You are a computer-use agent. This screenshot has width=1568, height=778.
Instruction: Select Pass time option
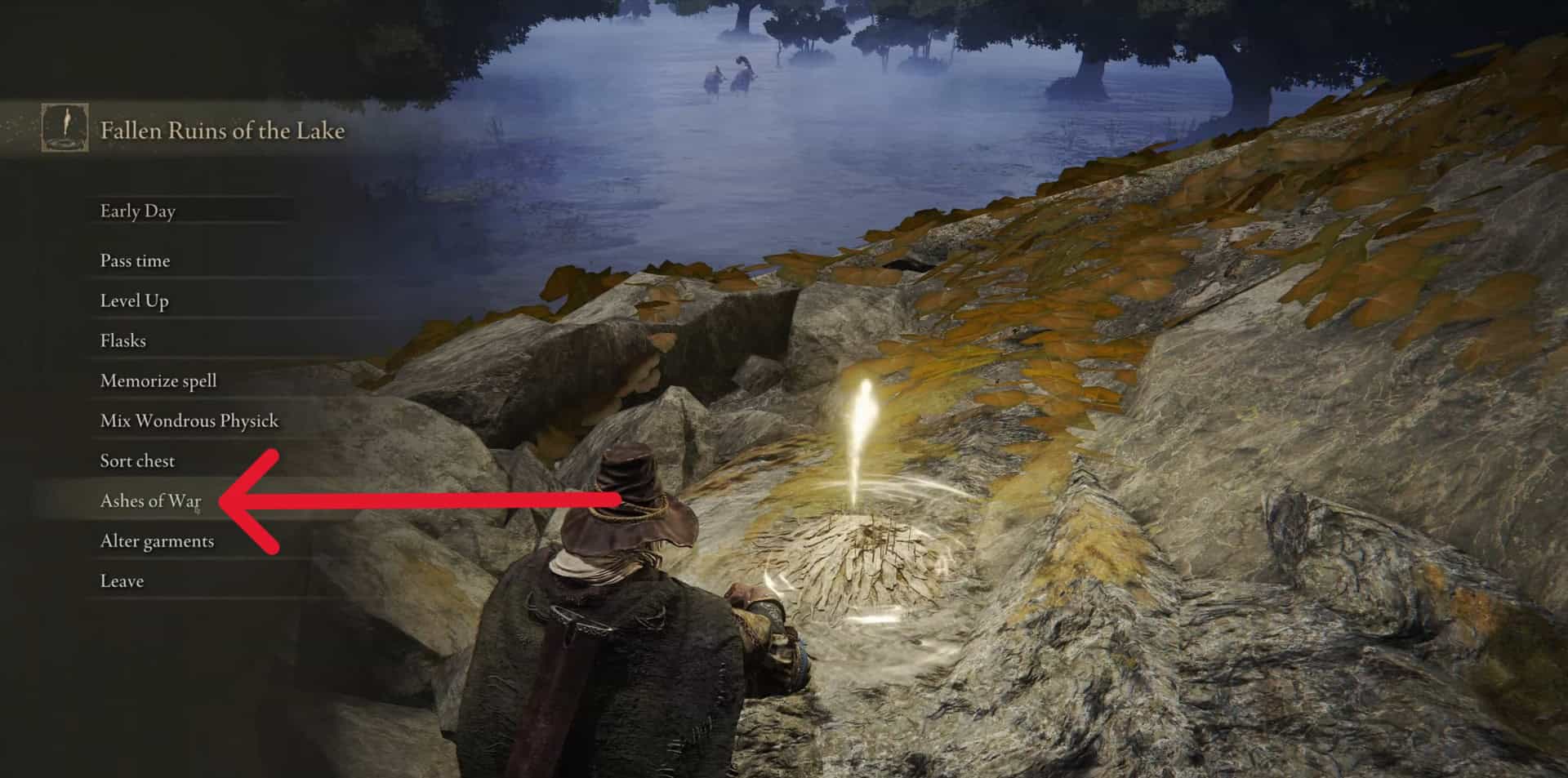(x=136, y=260)
